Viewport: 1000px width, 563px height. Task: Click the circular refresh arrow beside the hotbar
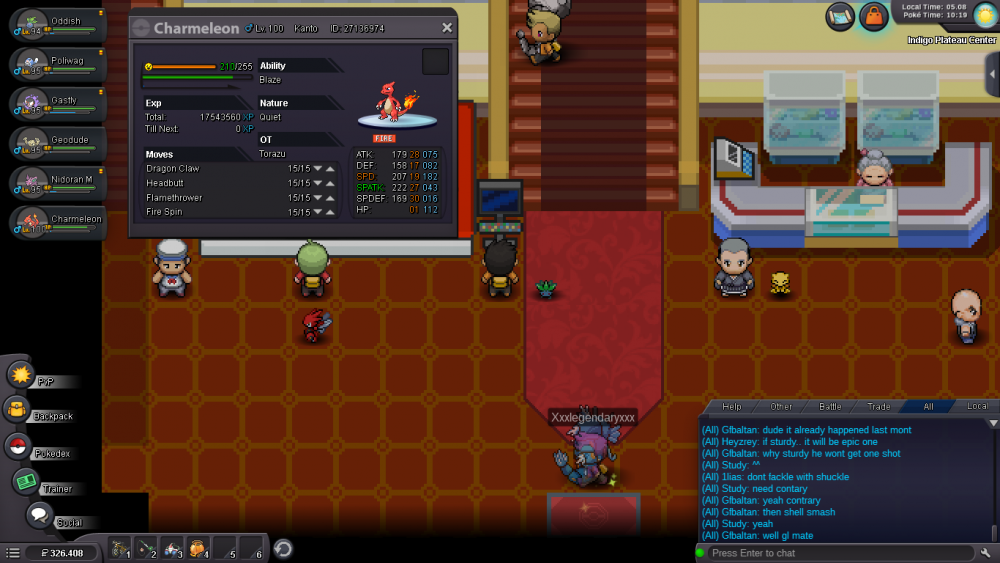pos(283,548)
